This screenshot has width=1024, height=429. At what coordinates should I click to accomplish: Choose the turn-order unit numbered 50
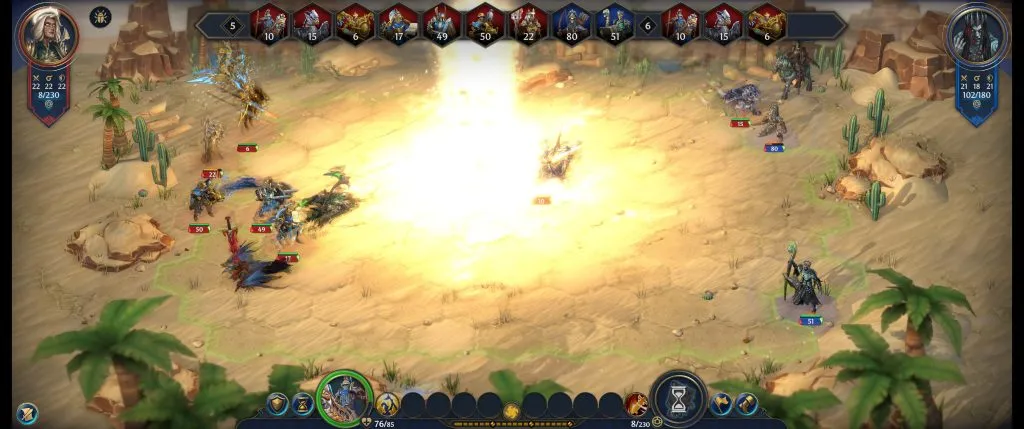click(x=485, y=23)
